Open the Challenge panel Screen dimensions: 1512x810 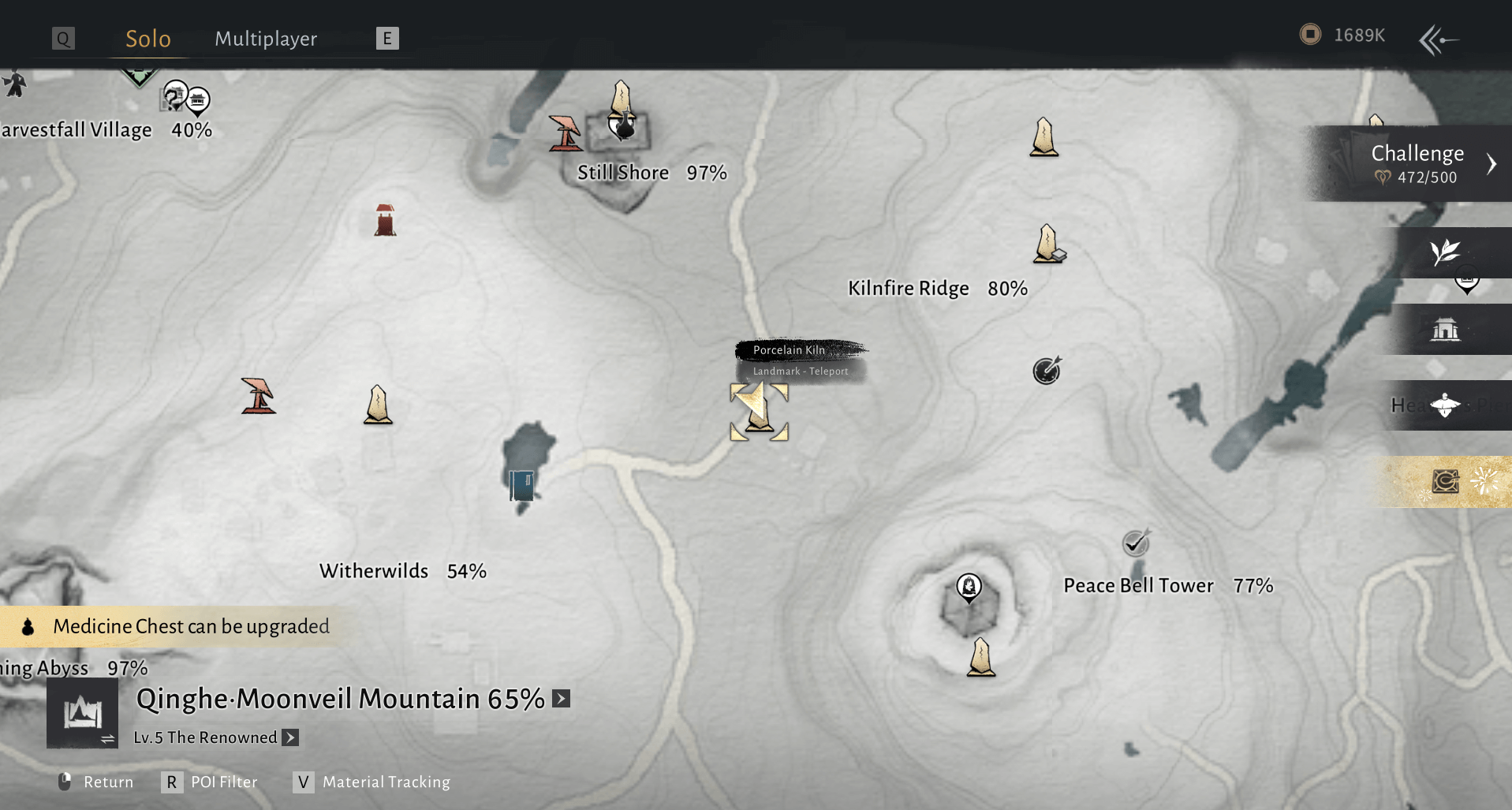(1417, 163)
